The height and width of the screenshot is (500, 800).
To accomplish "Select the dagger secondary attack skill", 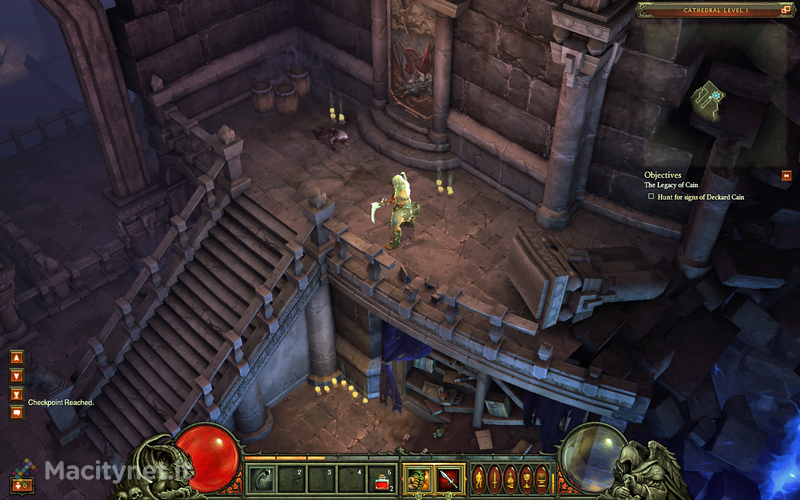I will tap(447, 478).
